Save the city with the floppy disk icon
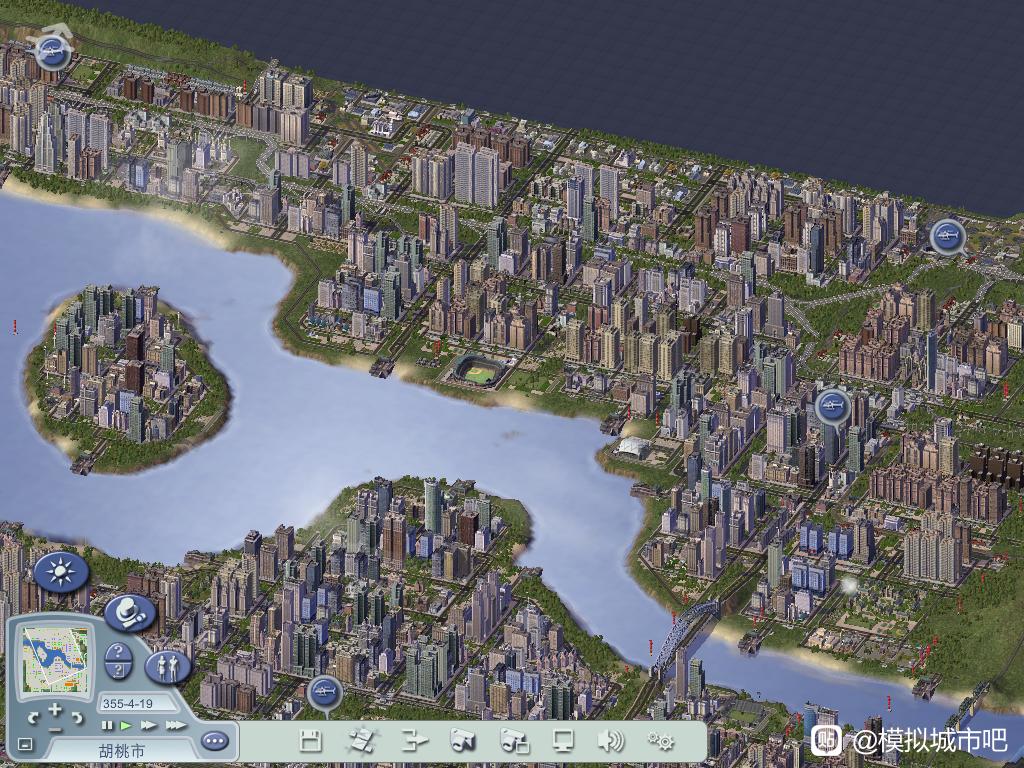Viewport: 1024px width, 768px height. [x=311, y=741]
